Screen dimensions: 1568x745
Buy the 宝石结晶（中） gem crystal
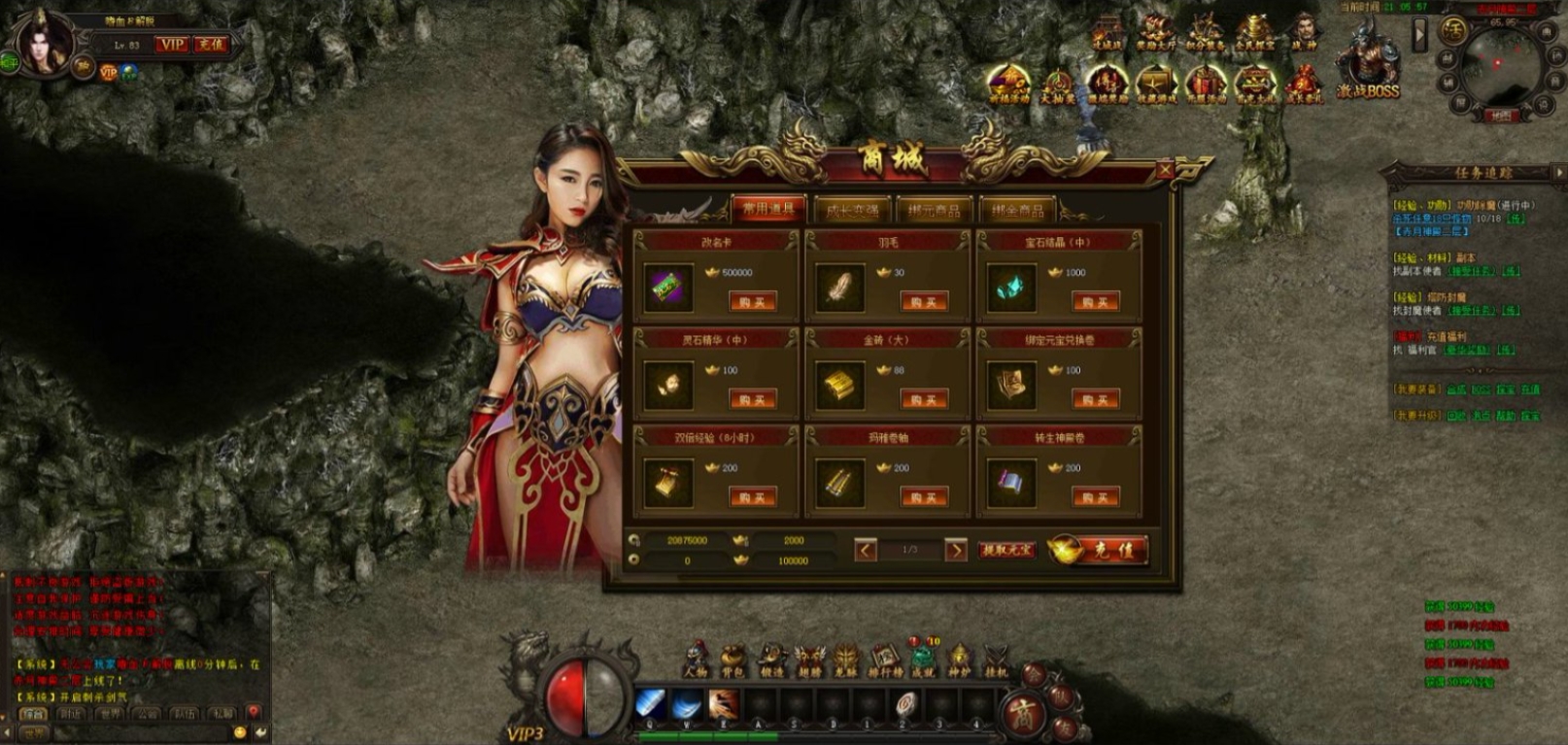[x=1095, y=302]
